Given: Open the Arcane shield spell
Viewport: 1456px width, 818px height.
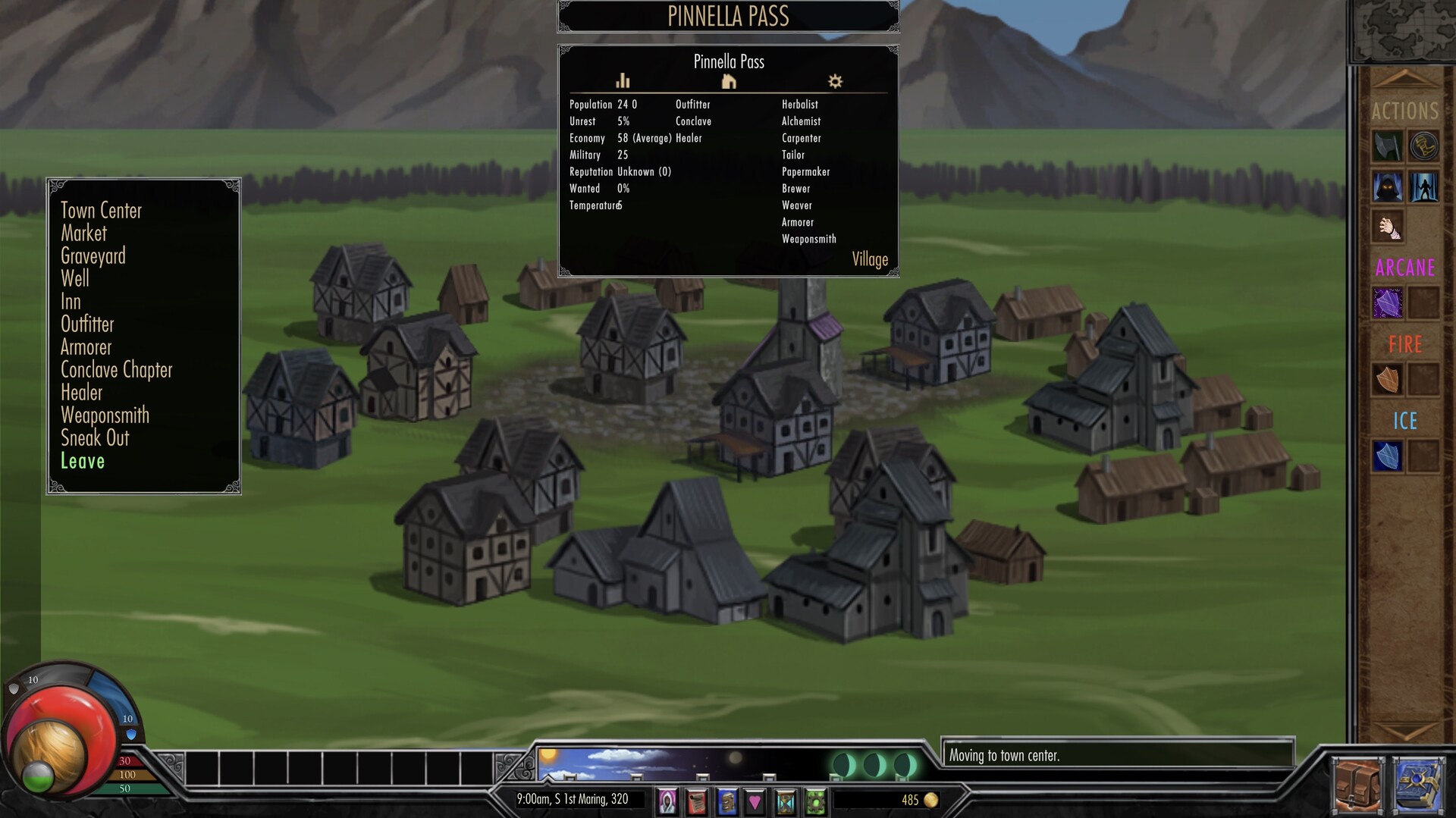Looking at the screenshot, I should click(x=1388, y=303).
